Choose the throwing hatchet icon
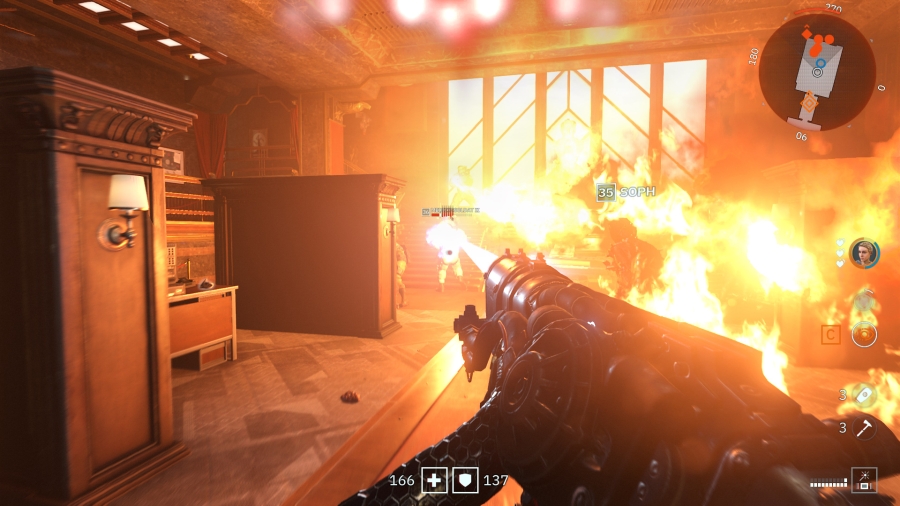The width and height of the screenshot is (900, 506). (863, 428)
